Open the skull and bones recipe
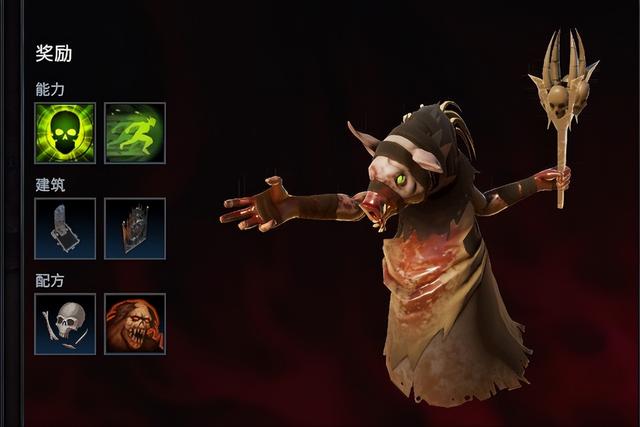Viewport: 640px width, 427px height. pyautogui.click(x=65, y=323)
